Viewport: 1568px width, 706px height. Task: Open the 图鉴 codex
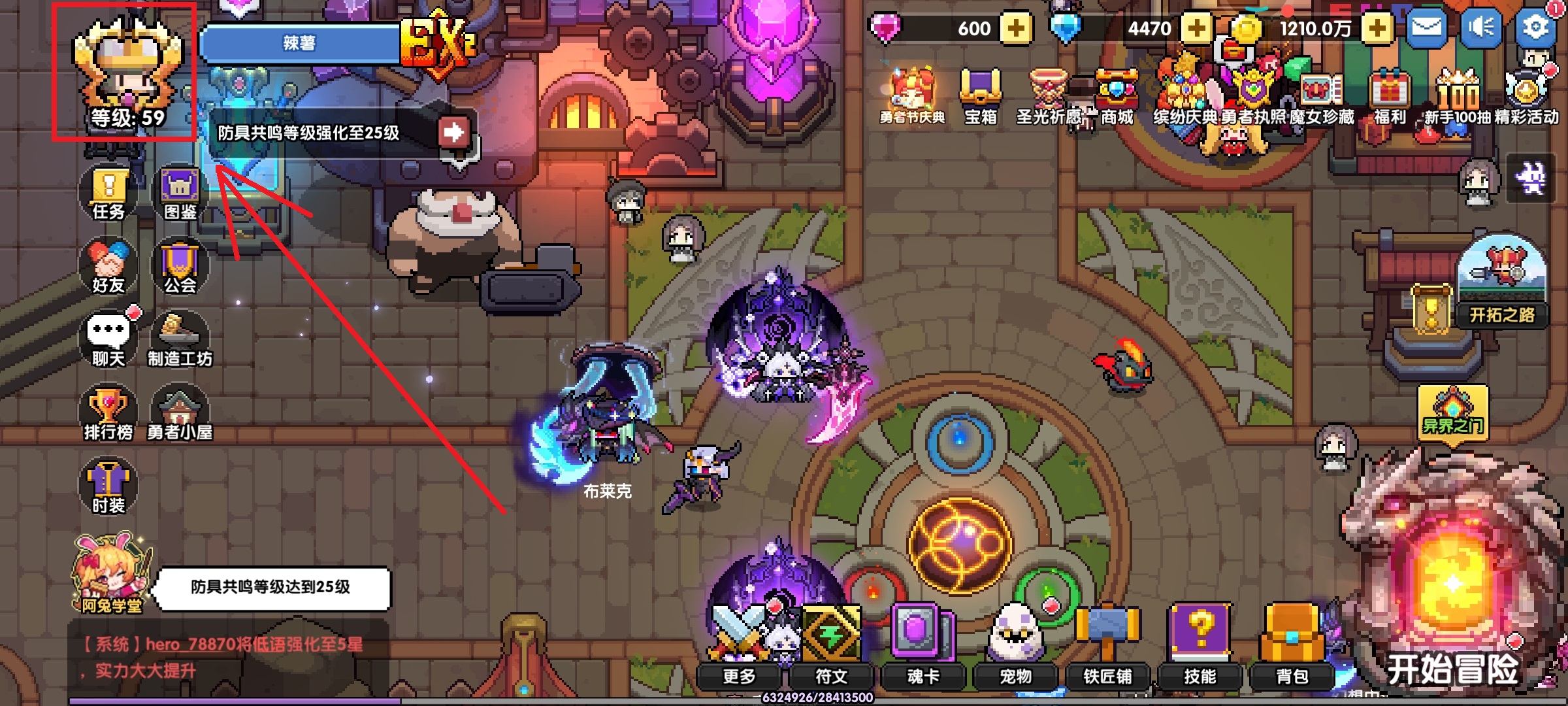[x=180, y=193]
